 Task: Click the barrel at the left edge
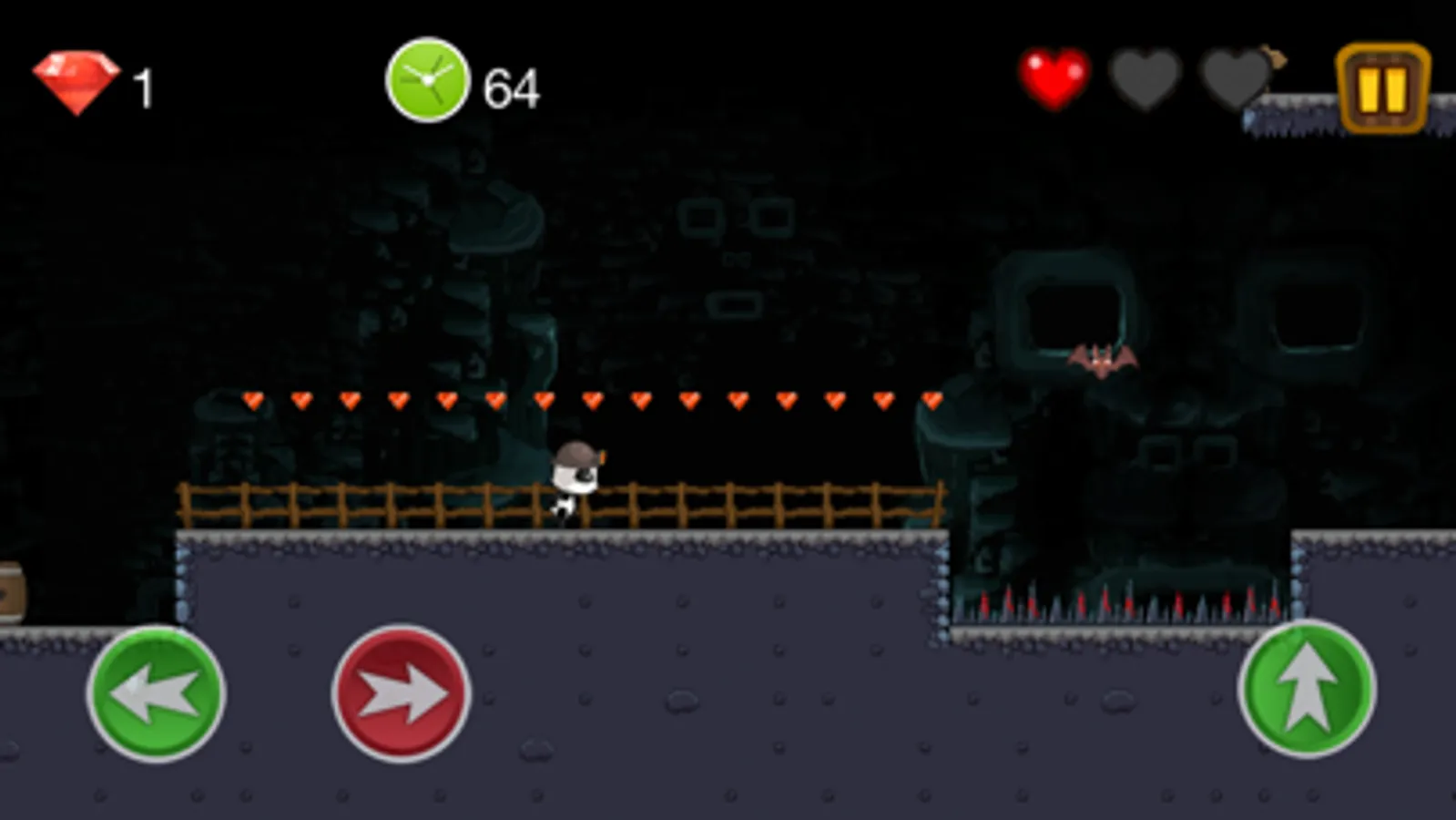(x=9, y=590)
